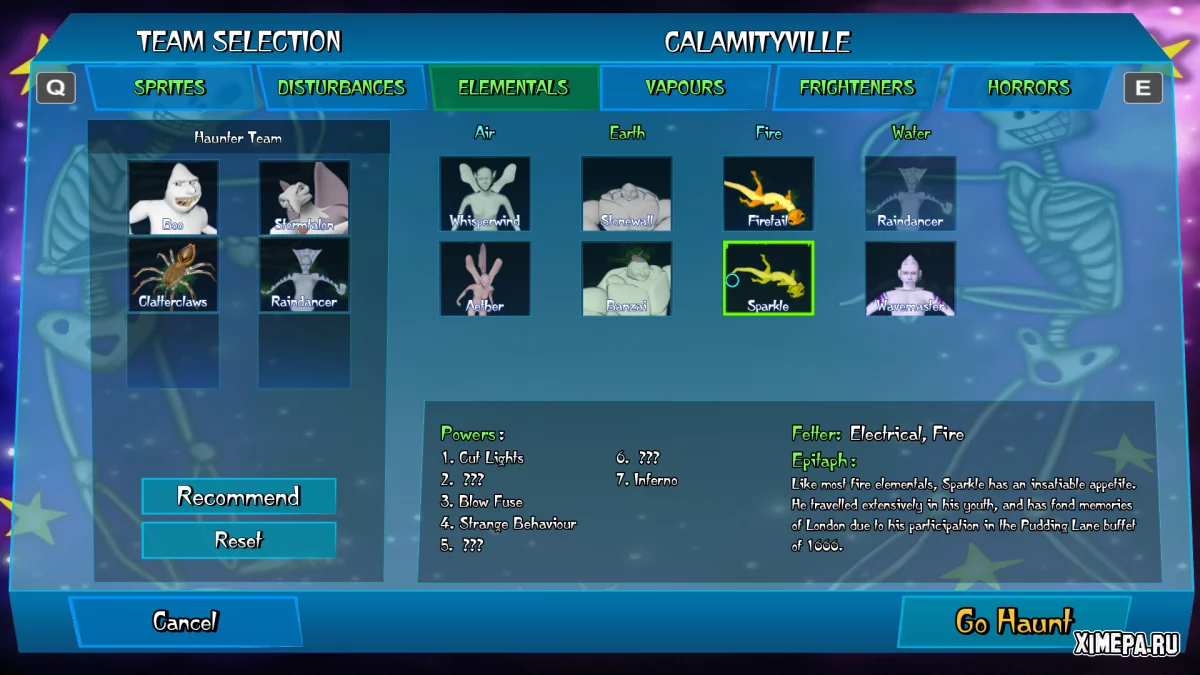The image size is (1200, 675).
Task: Show the Vapours category
Action: pos(685,88)
